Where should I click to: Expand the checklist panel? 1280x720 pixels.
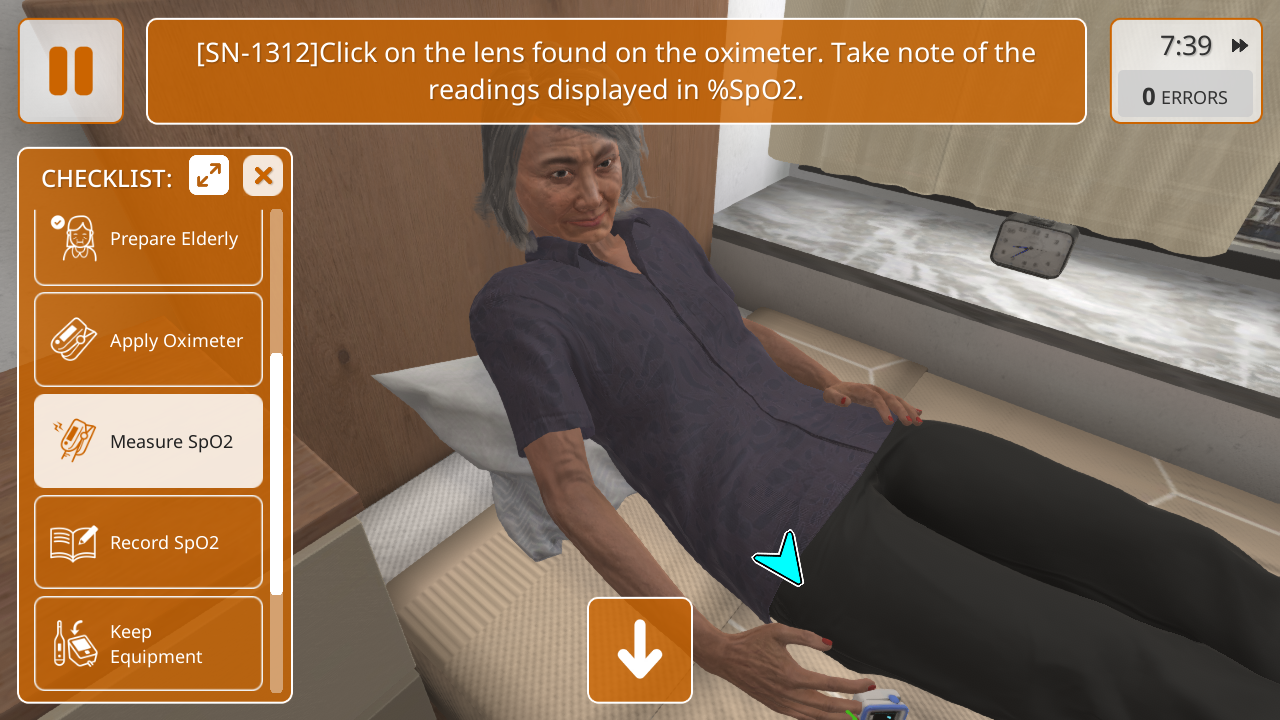coord(209,176)
